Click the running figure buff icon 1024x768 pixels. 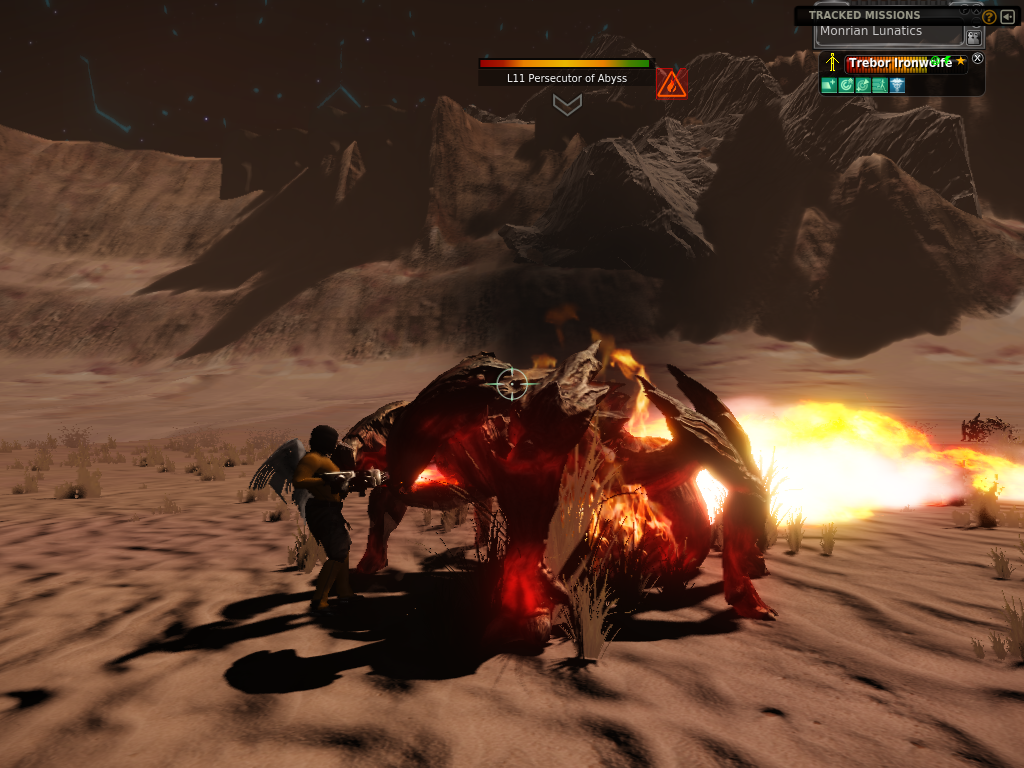(879, 85)
